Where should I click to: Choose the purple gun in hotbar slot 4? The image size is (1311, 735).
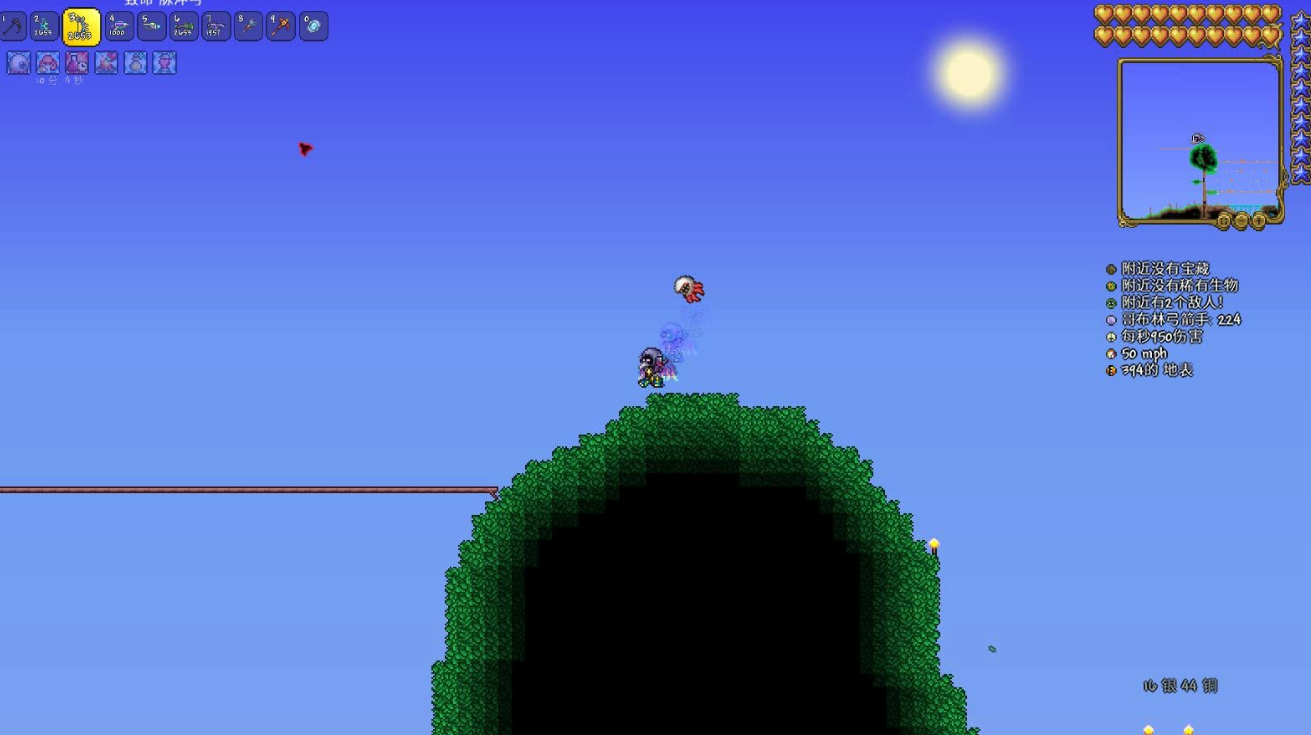pos(119,26)
